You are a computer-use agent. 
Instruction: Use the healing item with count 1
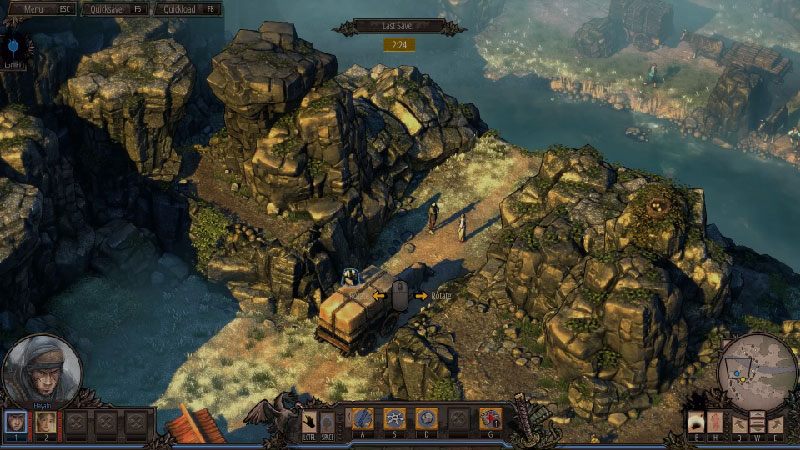[490, 418]
